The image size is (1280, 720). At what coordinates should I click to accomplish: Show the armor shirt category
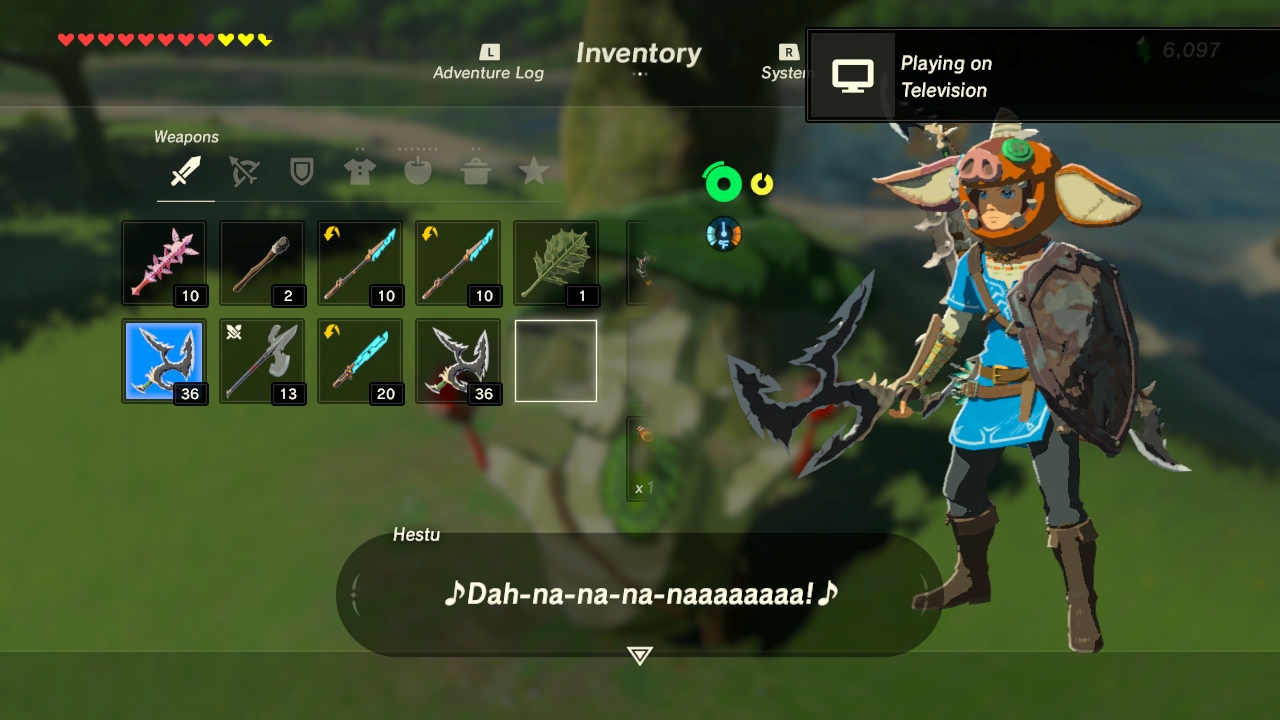[359, 172]
